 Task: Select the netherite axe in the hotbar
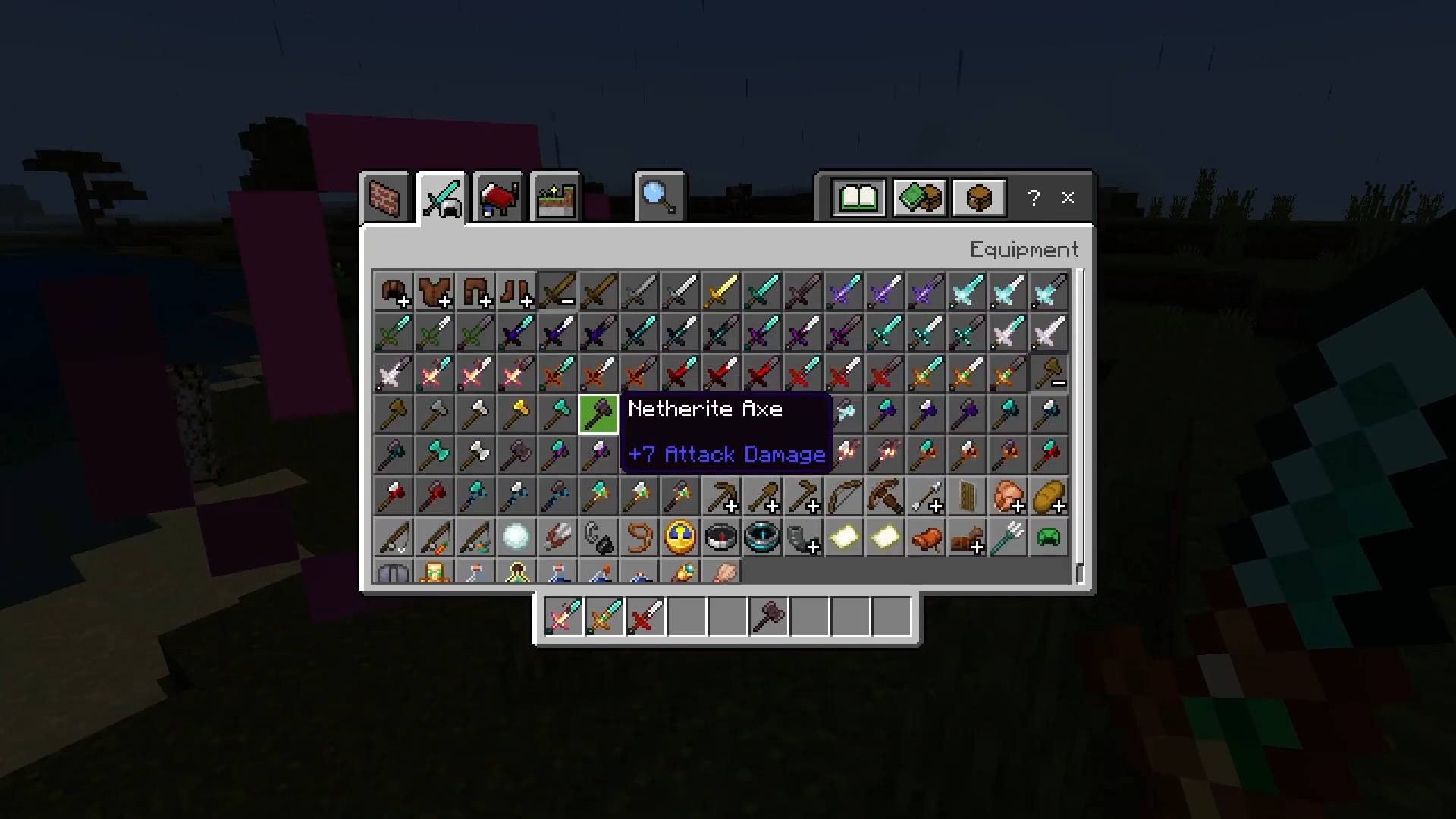[x=767, y=616]
